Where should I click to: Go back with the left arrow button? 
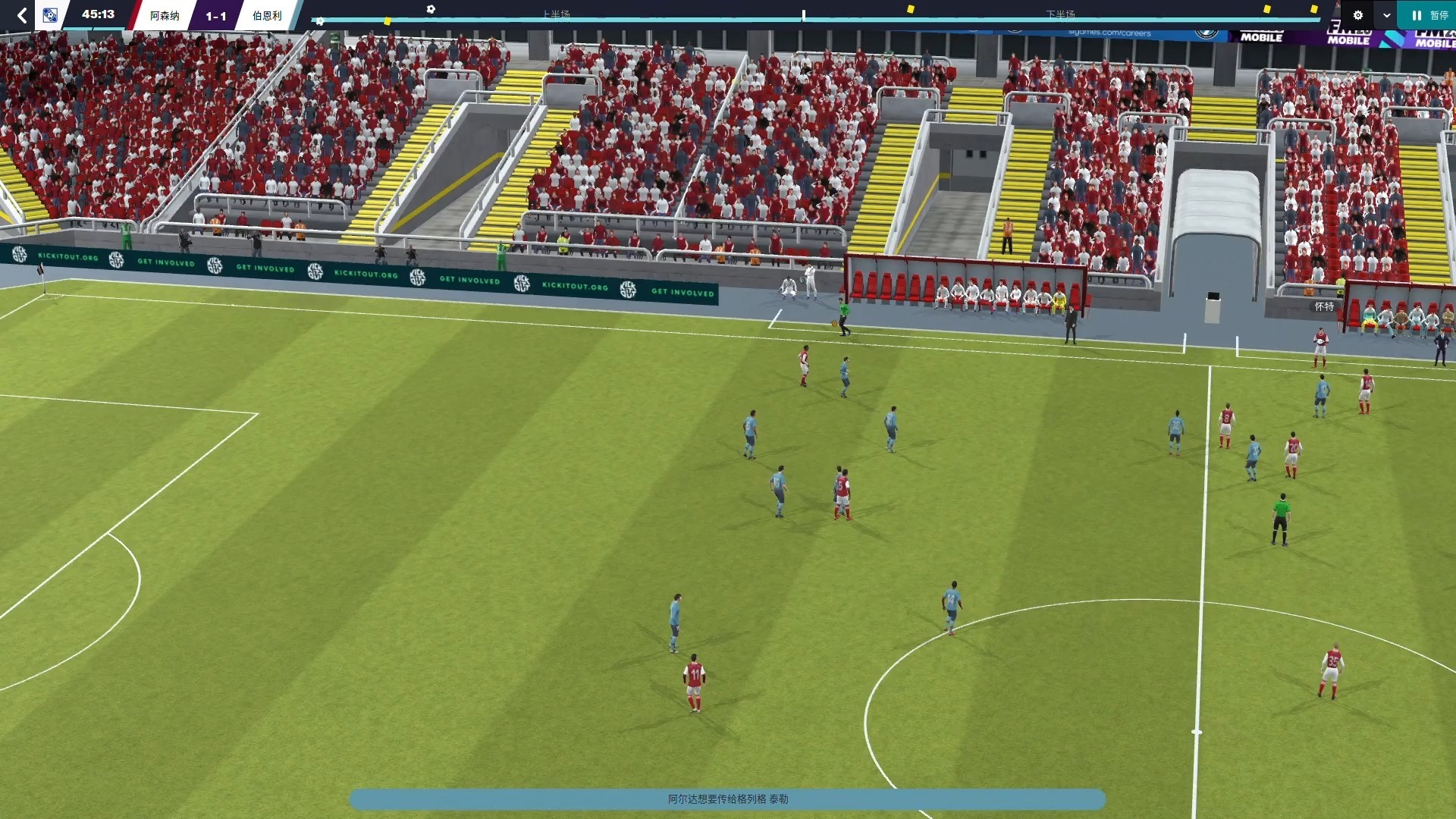(22, 15)
